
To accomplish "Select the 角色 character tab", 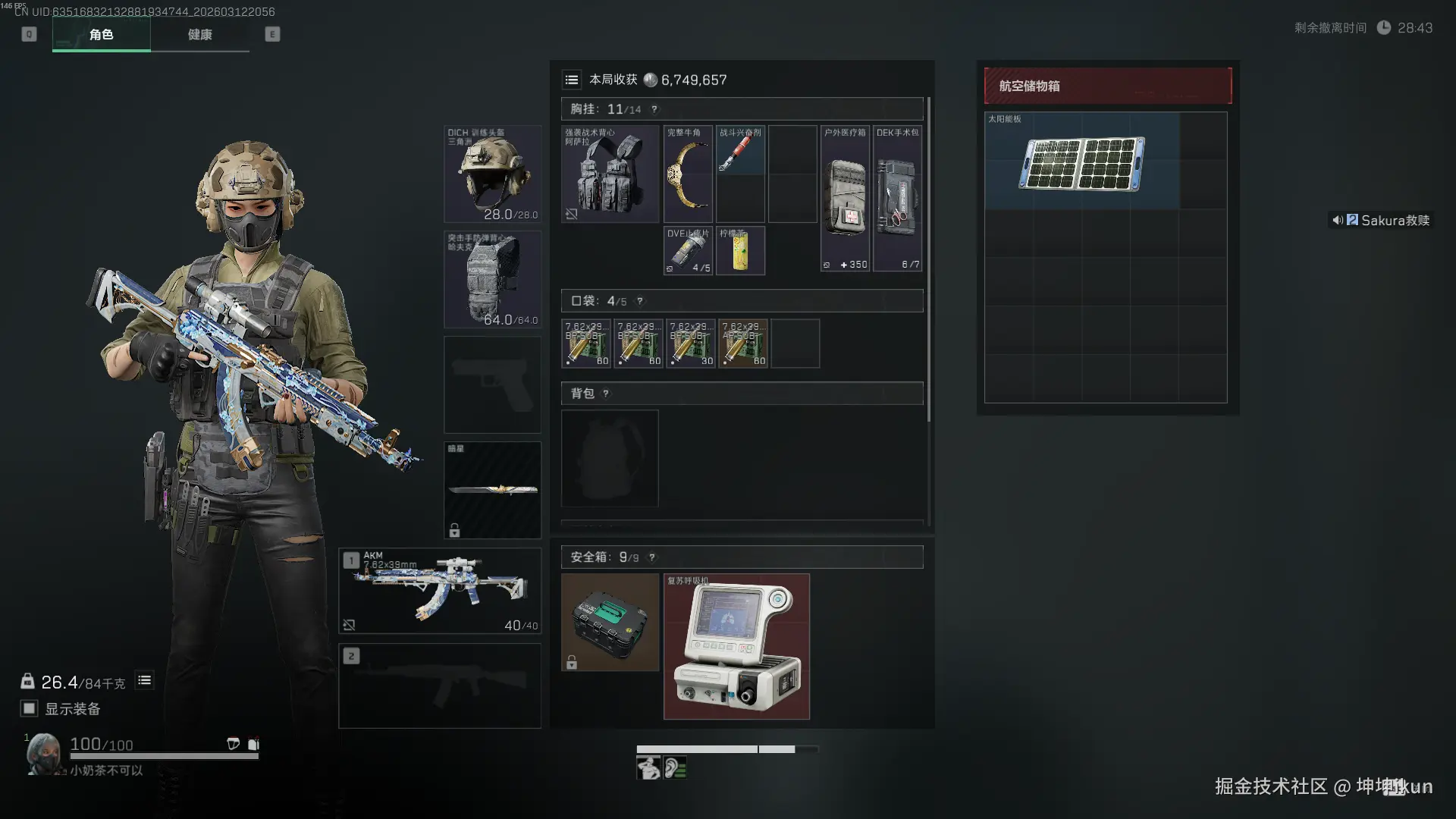I will coord(102,35).
